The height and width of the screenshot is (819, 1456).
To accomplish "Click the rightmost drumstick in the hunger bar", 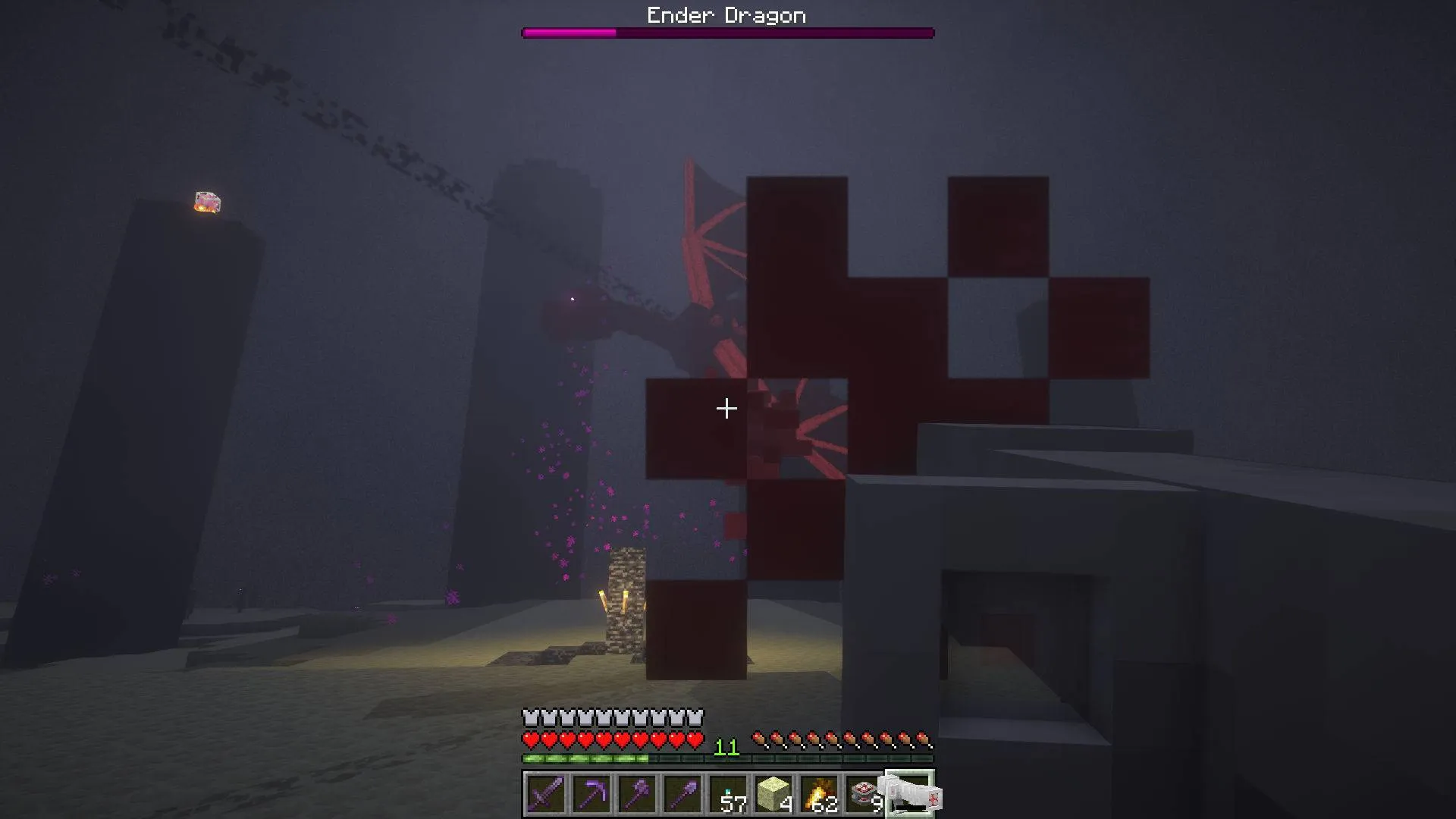I will (x=922, y=737).
